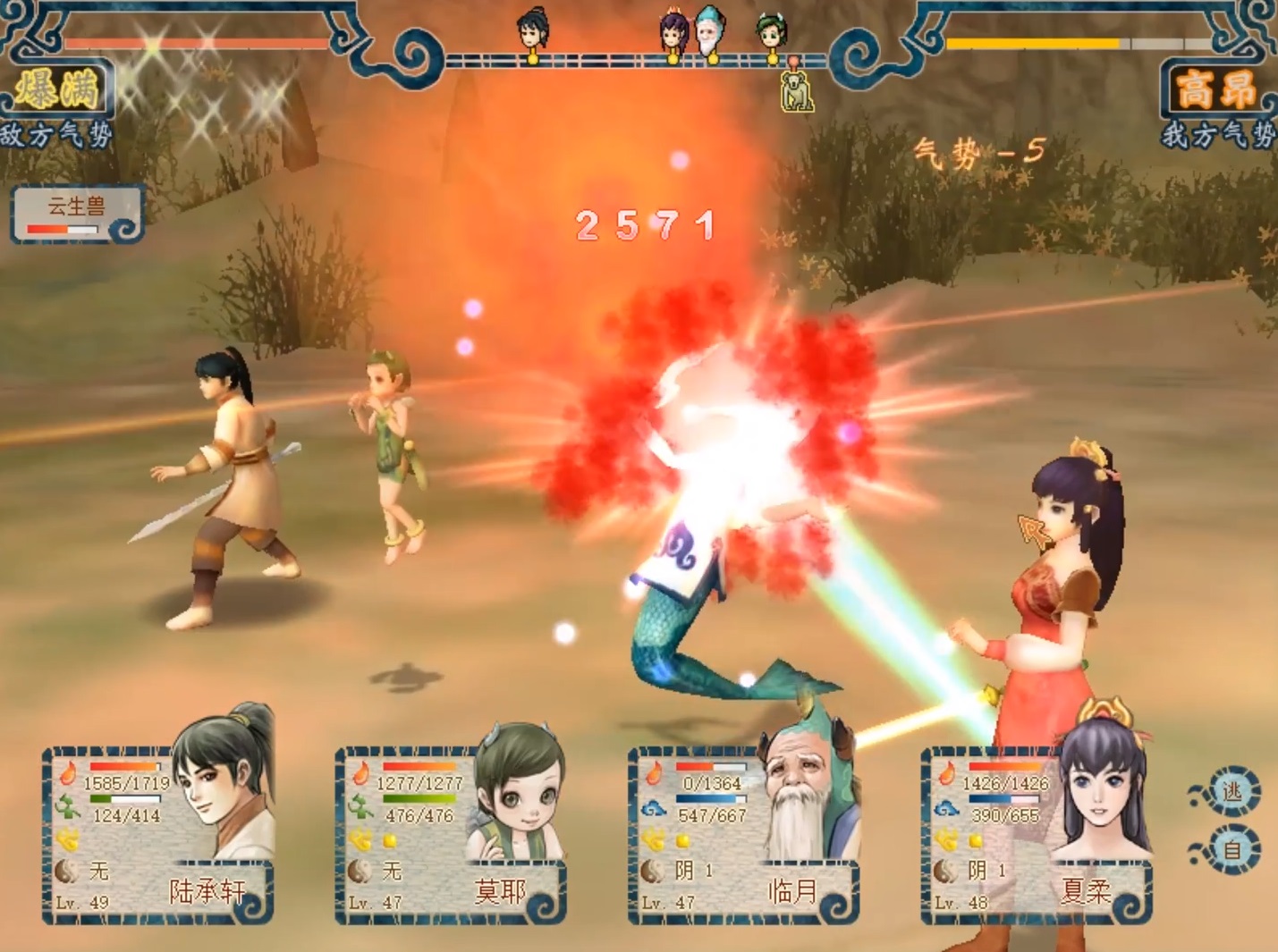Pick 夏柔's character status panel
This screenshot has height=952, width=1278.
pyautogui.click(x=1037, y=833)
